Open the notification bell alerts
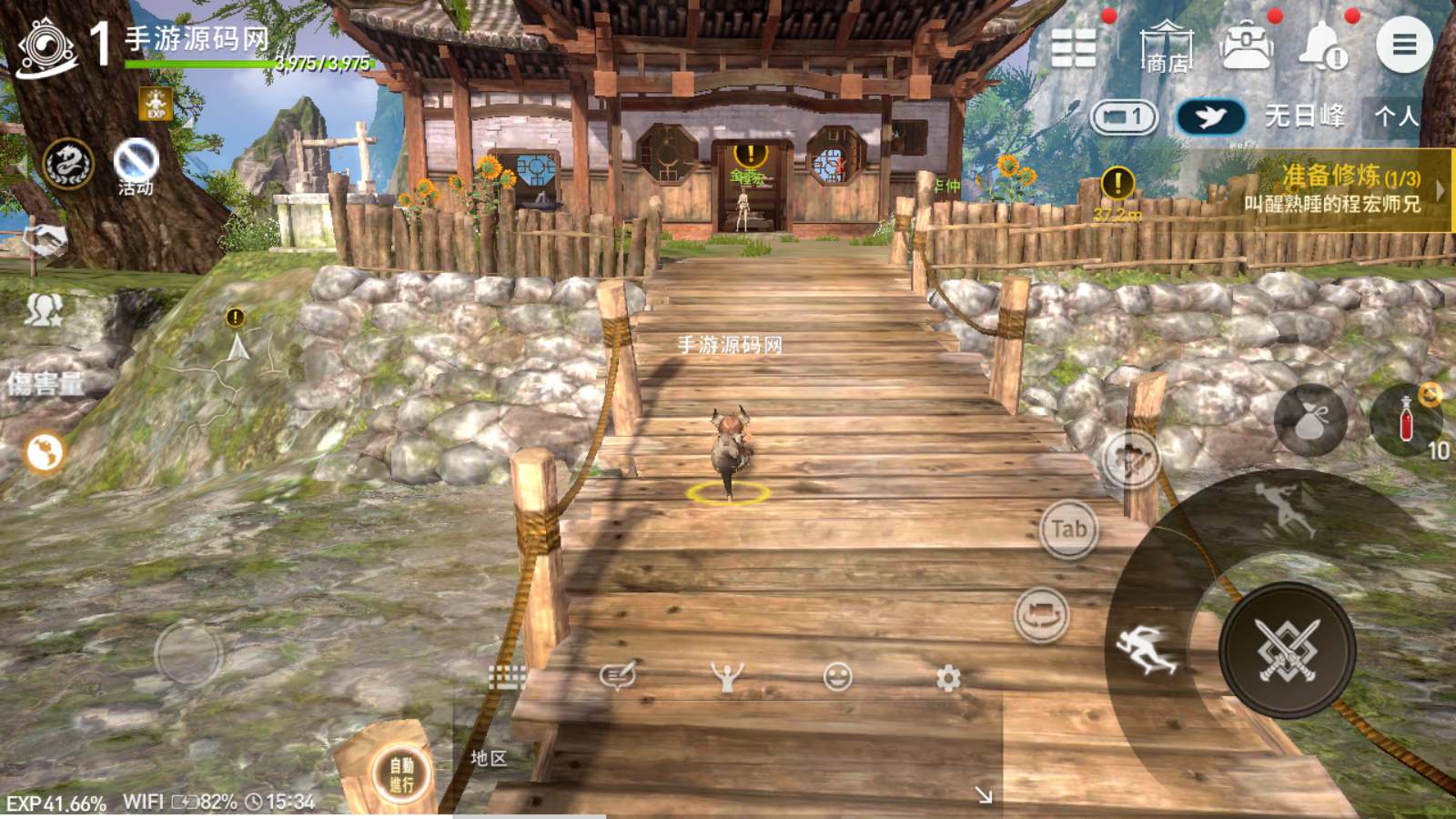The image size is (1456, 819). [x=1322, y=45]
